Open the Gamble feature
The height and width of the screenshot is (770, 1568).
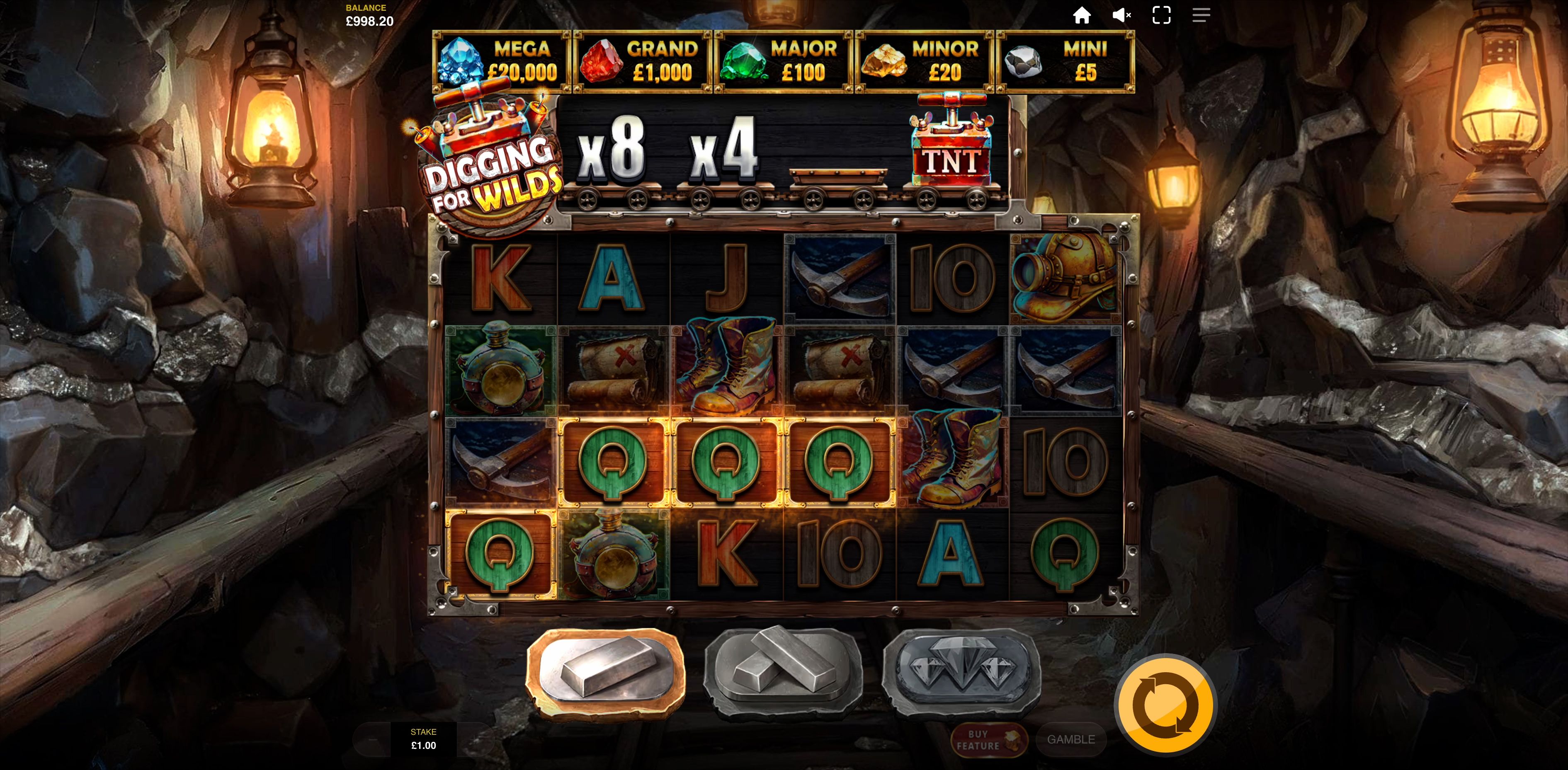click(x=1071, y=740)
